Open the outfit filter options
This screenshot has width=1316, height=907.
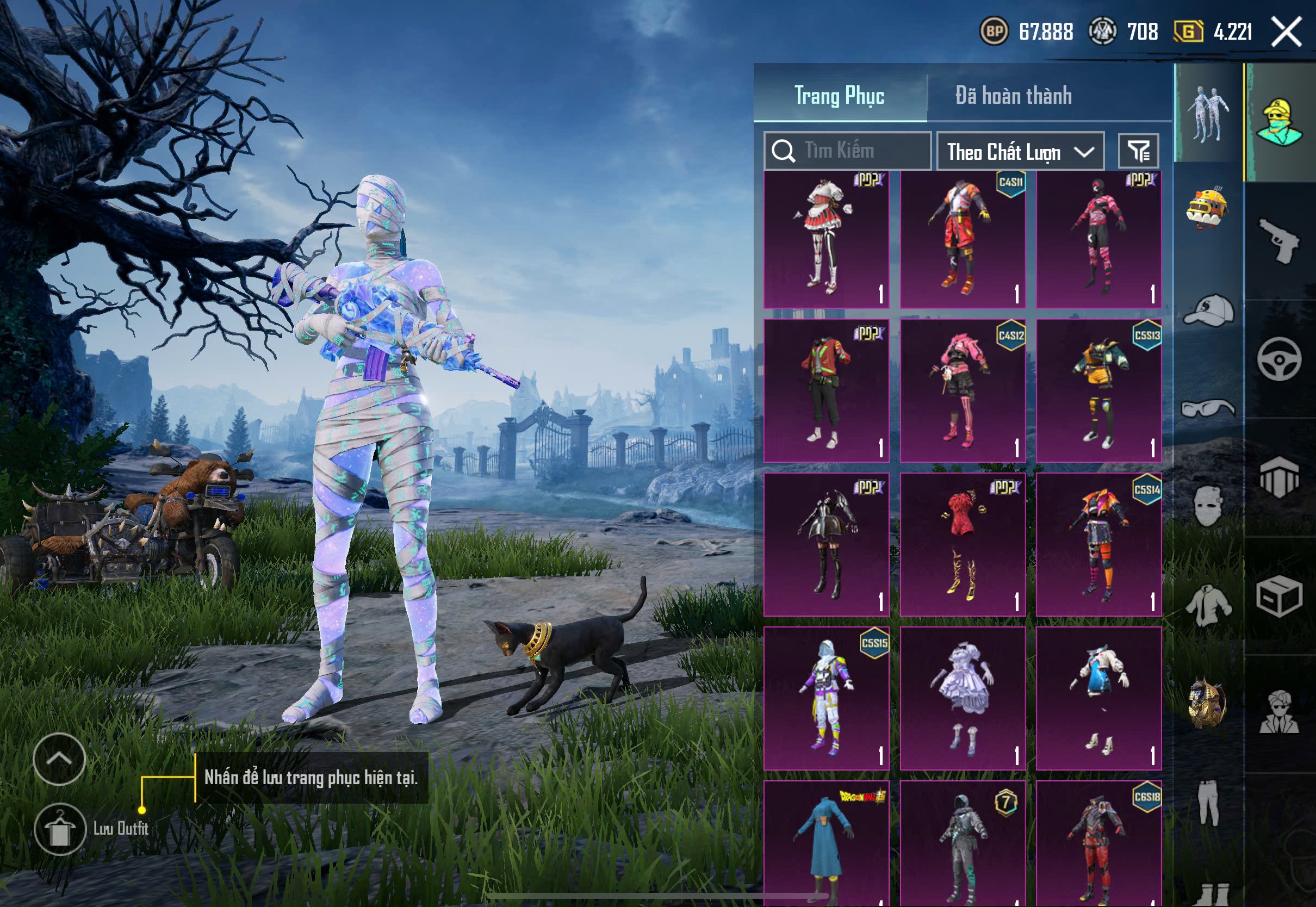(1139, 151)
